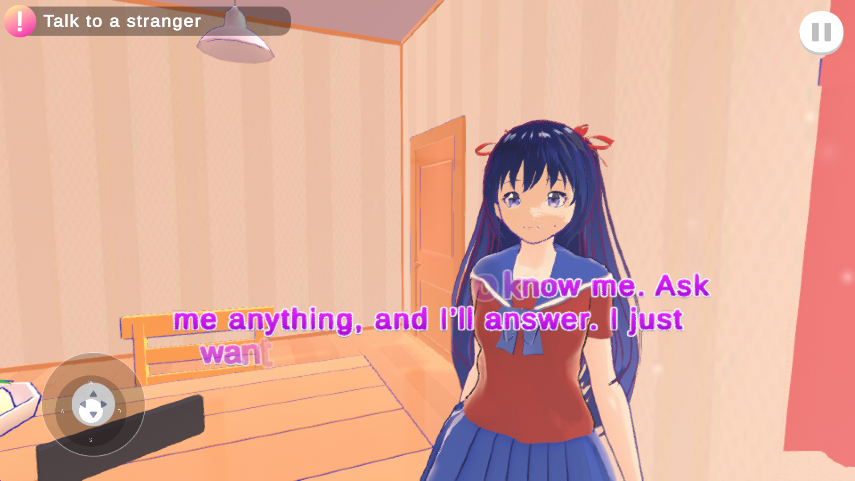This screenshot has height=481, width=855.
Task: Click the pink exclamation quest icon
Action: 20,21
